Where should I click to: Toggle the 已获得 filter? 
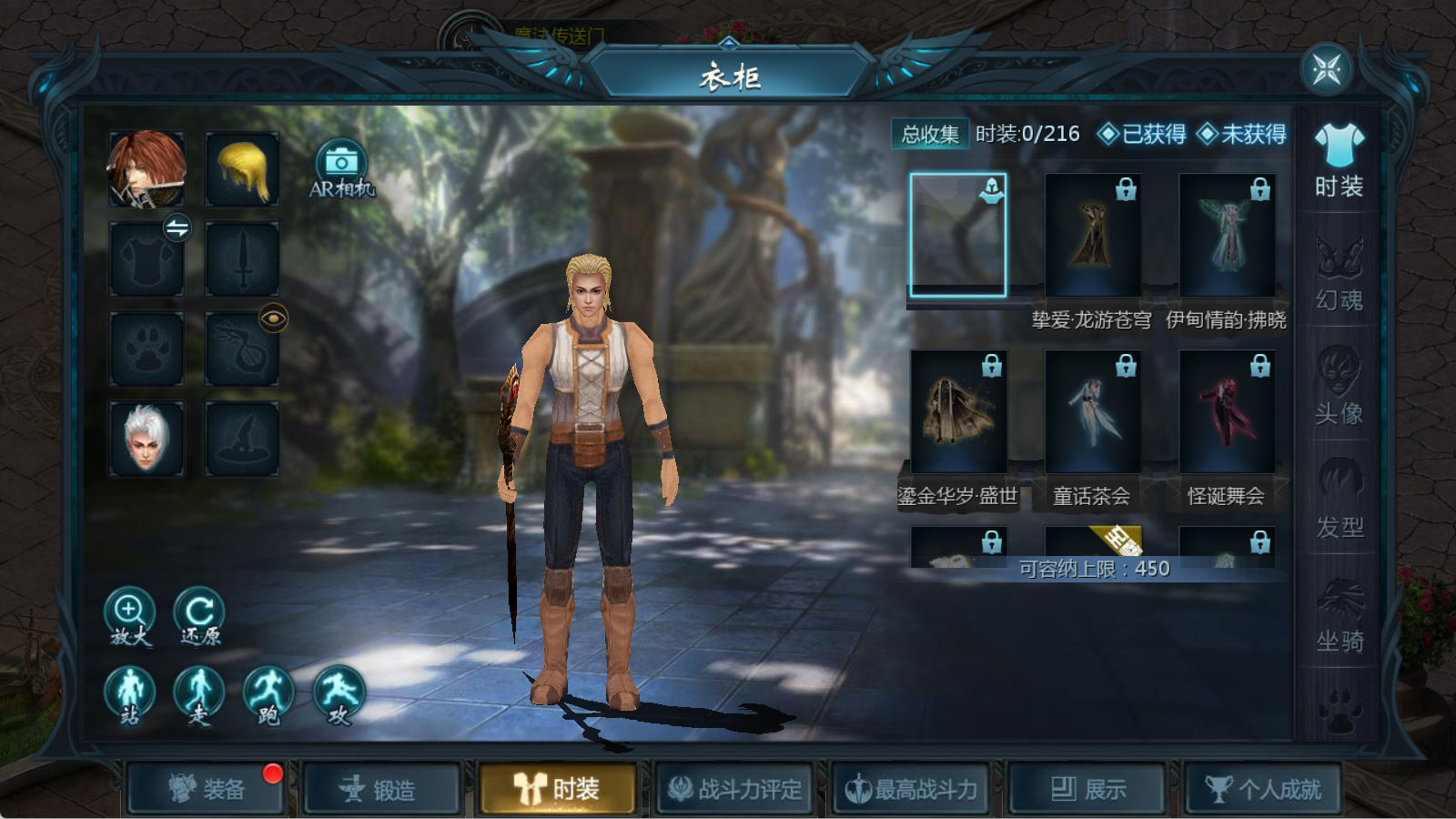(1142, 135)
